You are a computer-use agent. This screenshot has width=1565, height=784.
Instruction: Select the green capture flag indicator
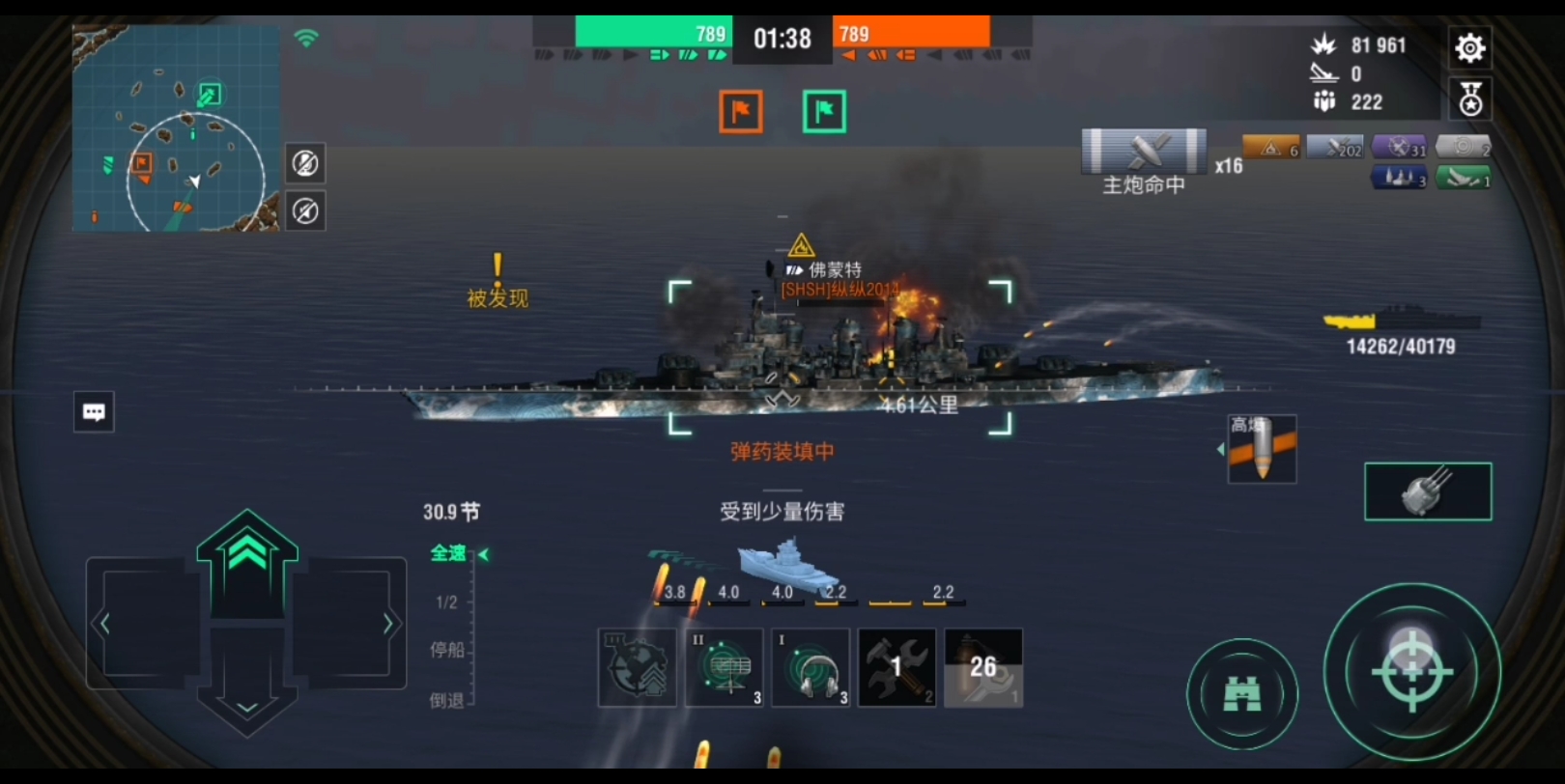(x=822, y=111)
